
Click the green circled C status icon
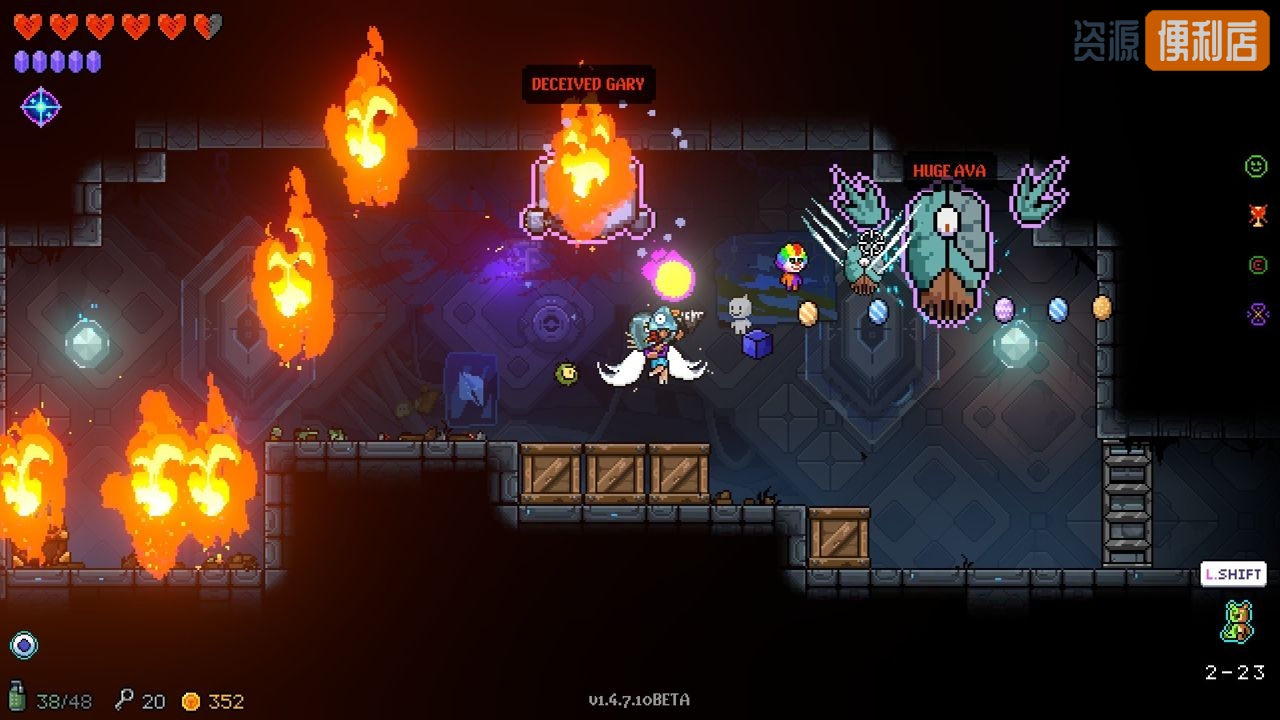[1257, 265]
